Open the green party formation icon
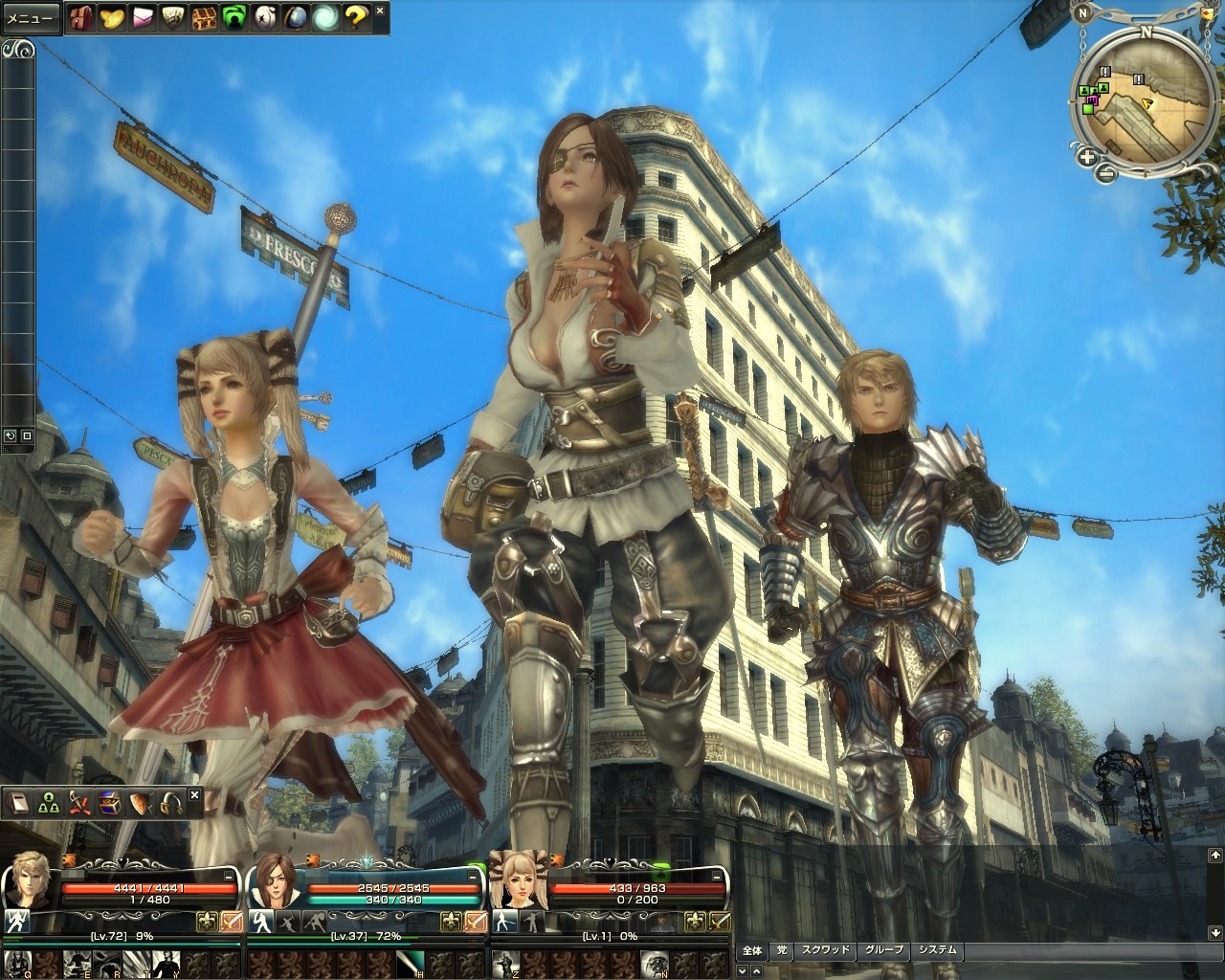This screenshot has width=1225, height=980. pyautogui.click(x=47, y=804)
